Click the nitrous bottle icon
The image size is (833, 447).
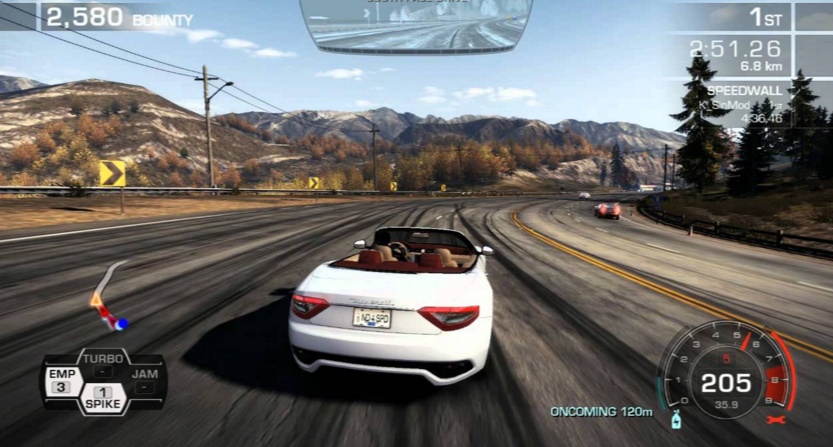pyautogui.click(x=677, y=417)
